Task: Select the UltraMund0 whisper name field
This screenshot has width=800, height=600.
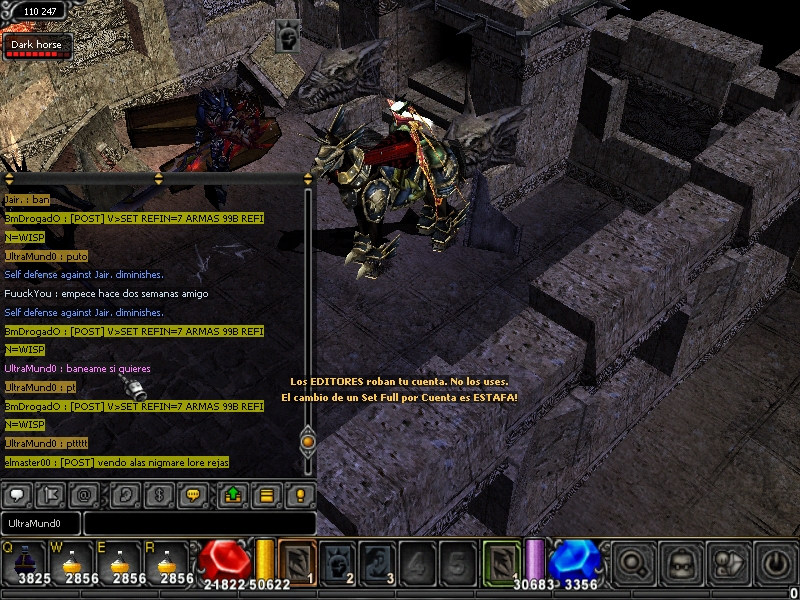Action: 41,523
